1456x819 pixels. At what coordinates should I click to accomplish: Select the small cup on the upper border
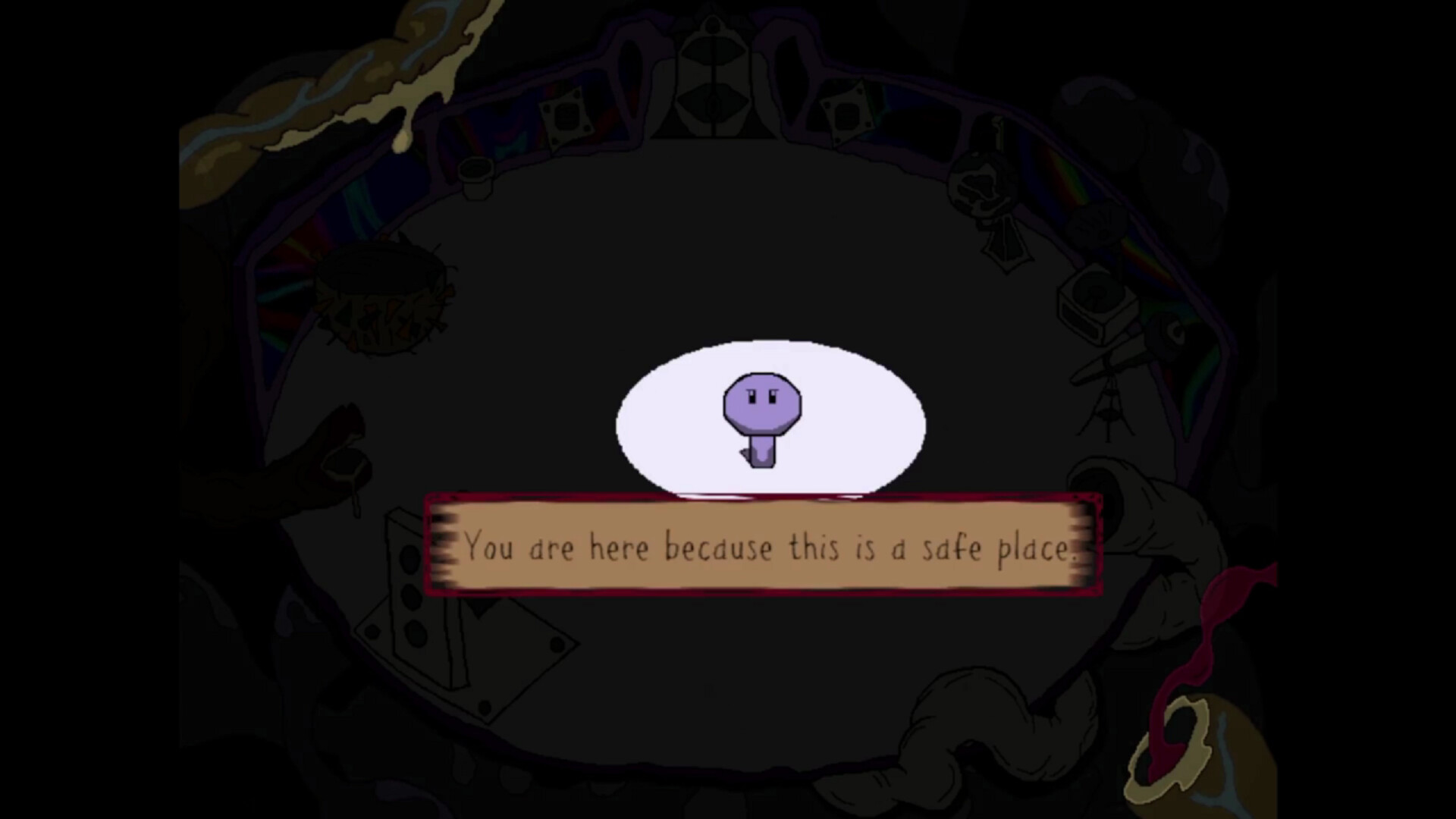tap(475, 176)
